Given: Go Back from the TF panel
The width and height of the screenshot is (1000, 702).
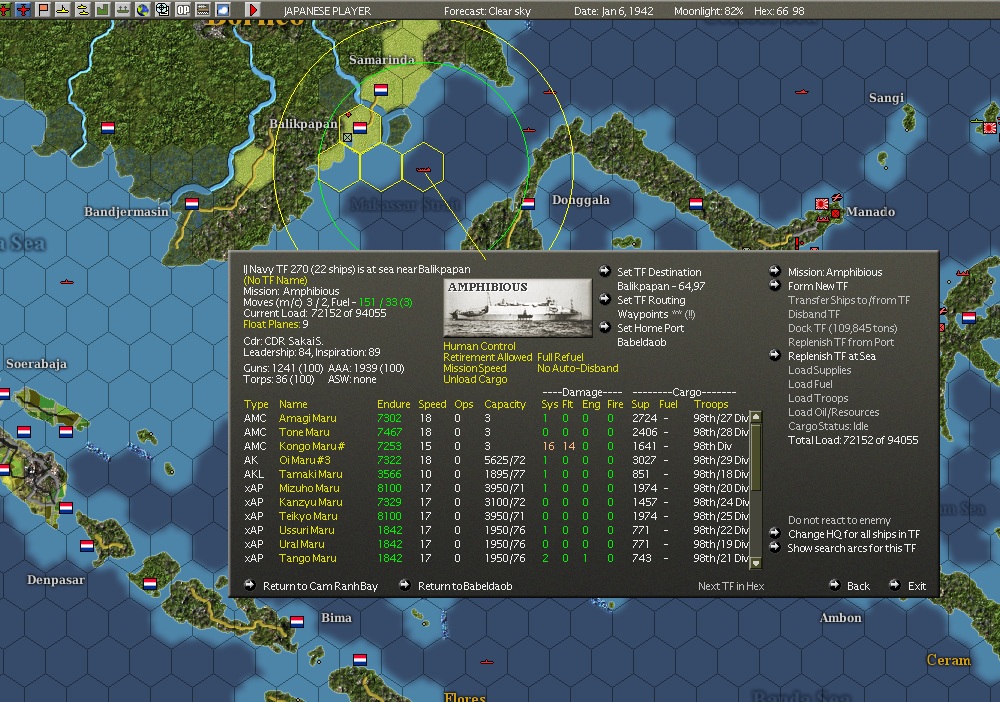Looking at the screenshot, I should point(858,586).
